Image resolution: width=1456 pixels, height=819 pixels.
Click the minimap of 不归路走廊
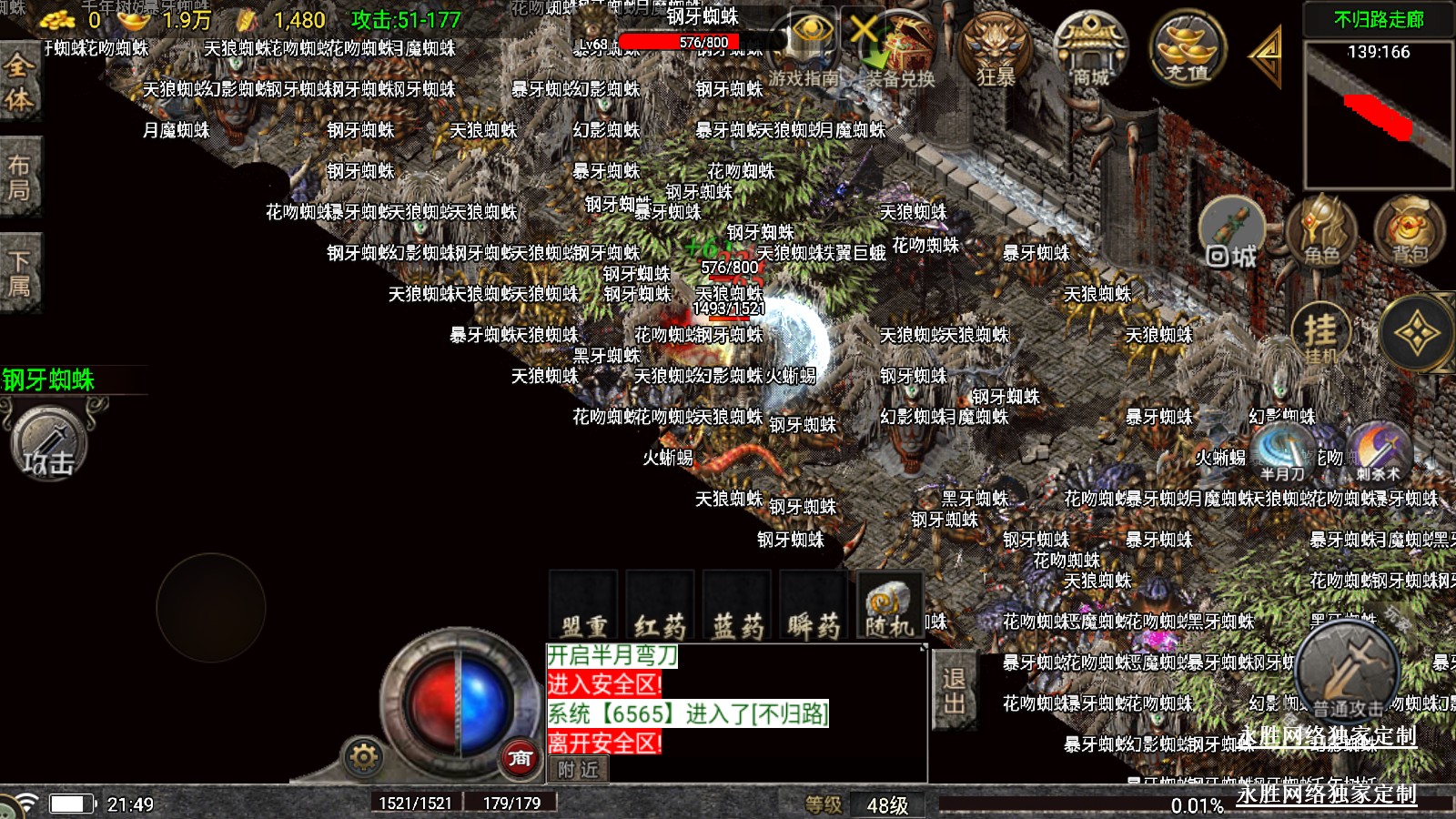point(1379,114)
